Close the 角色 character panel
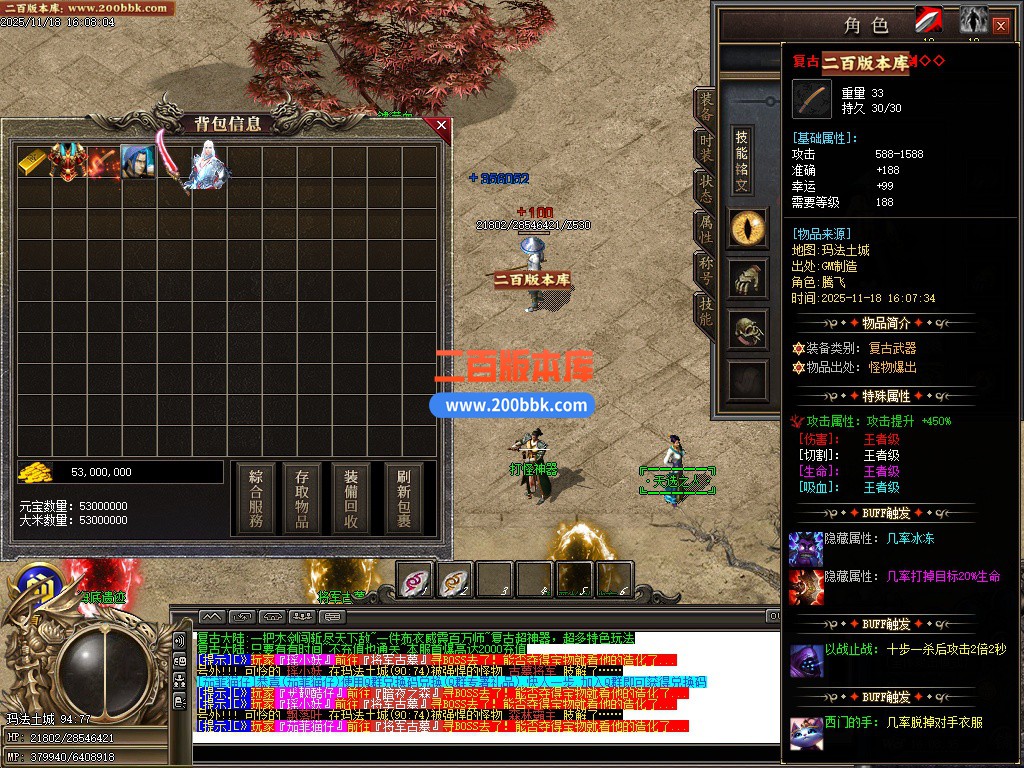1024x768 pixels. pyautogui.click(x=1000, y=26)
